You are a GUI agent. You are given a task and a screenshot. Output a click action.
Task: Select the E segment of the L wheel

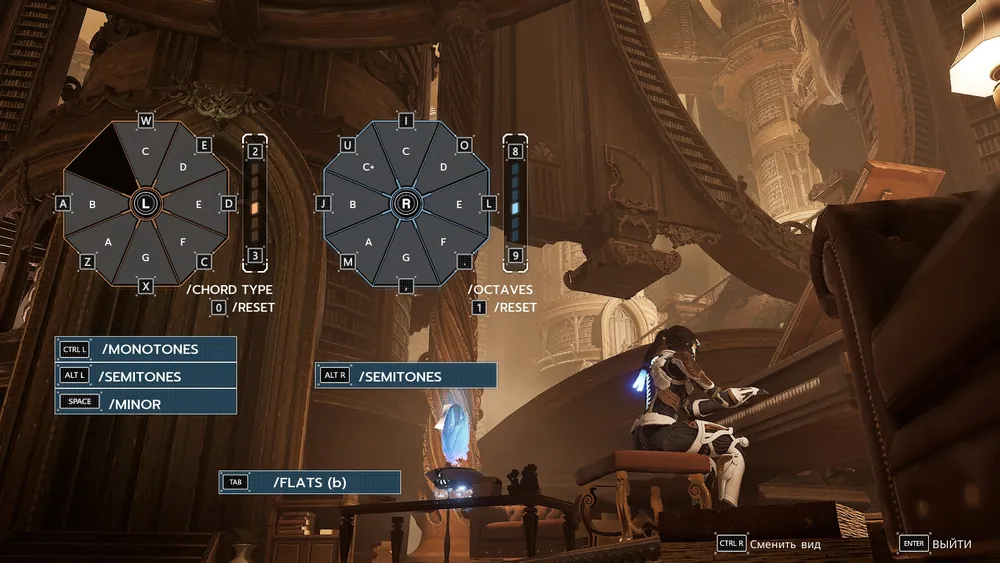pyautogui.click(x=198, y=204)
